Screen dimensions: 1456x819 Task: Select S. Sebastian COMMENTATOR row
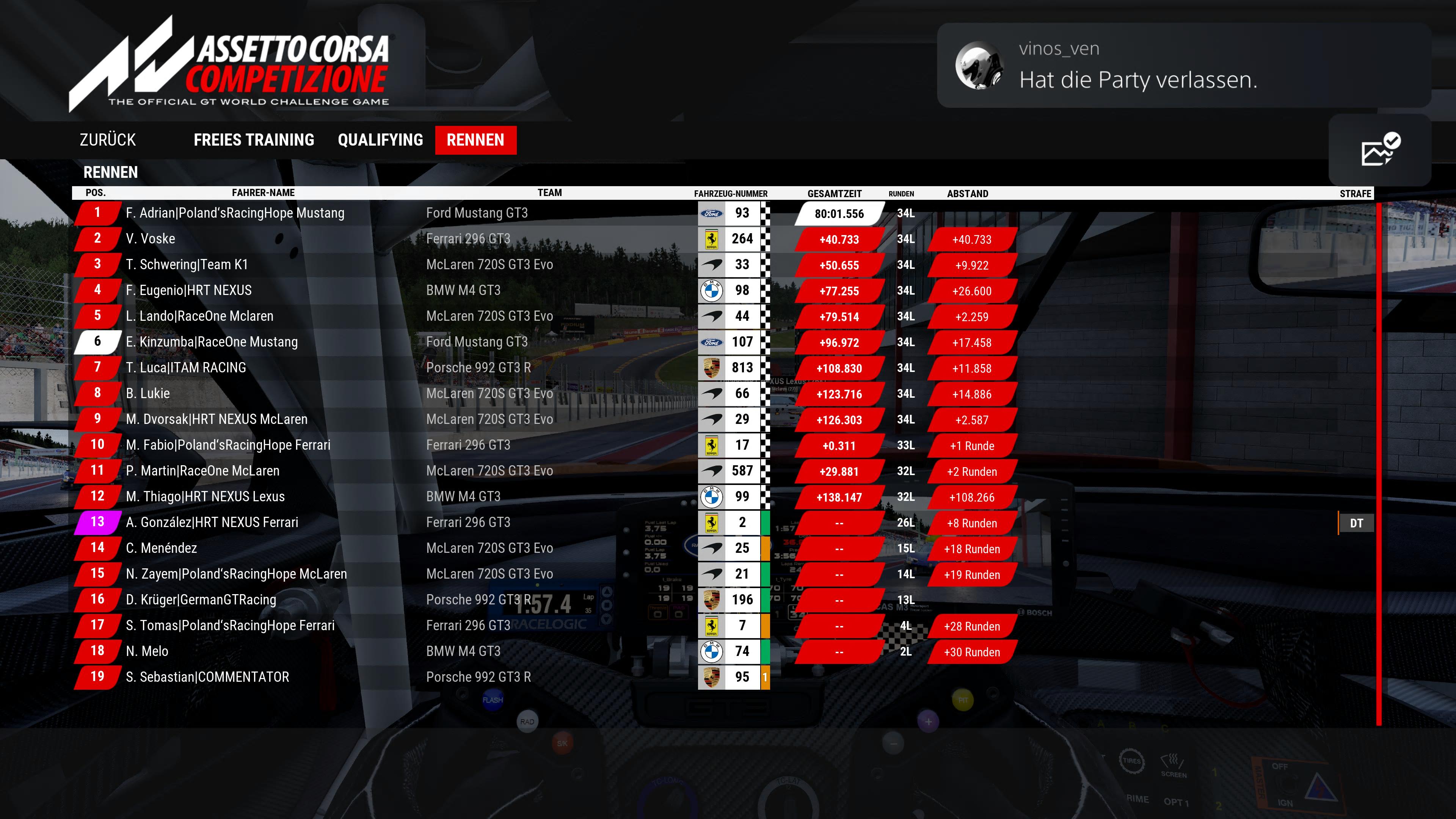(x=207, y=677)
